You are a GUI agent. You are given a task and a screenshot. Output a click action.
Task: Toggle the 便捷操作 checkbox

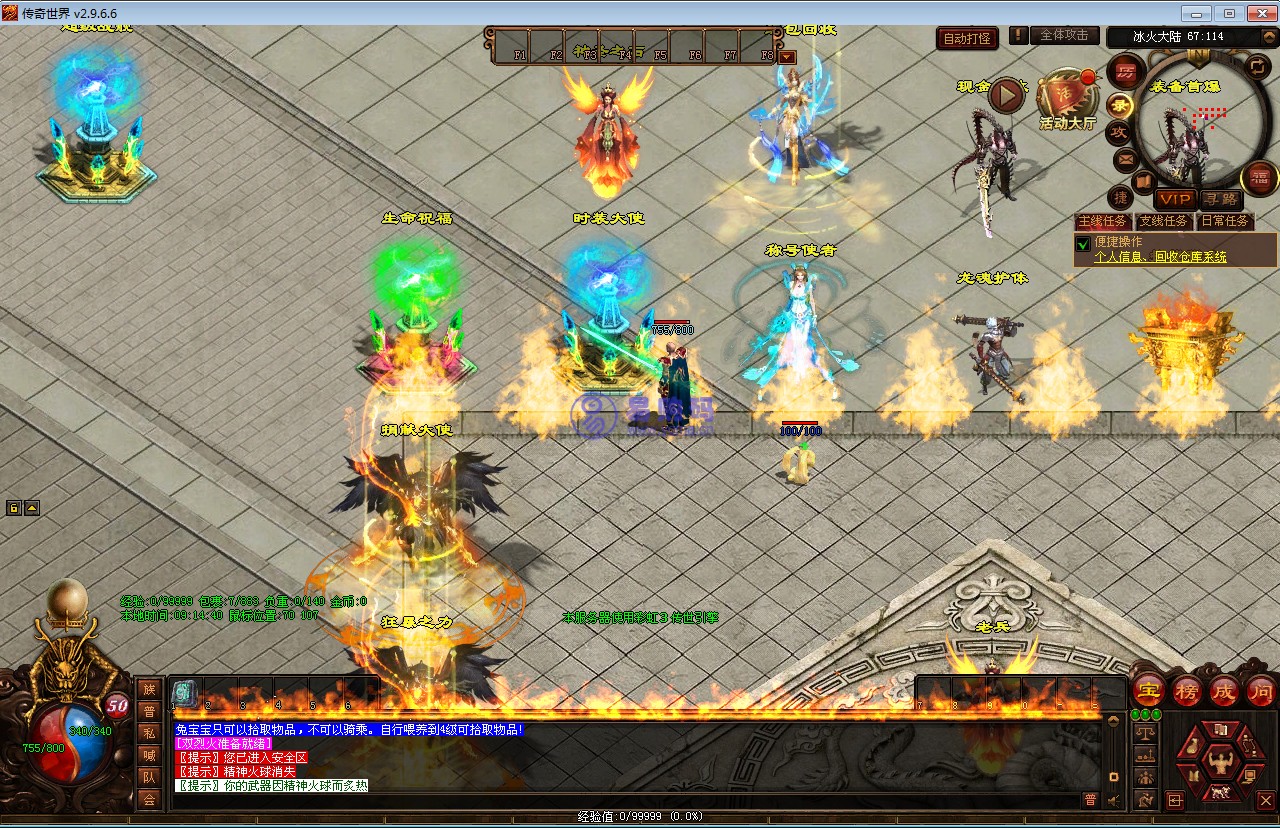click(1083, 243)
